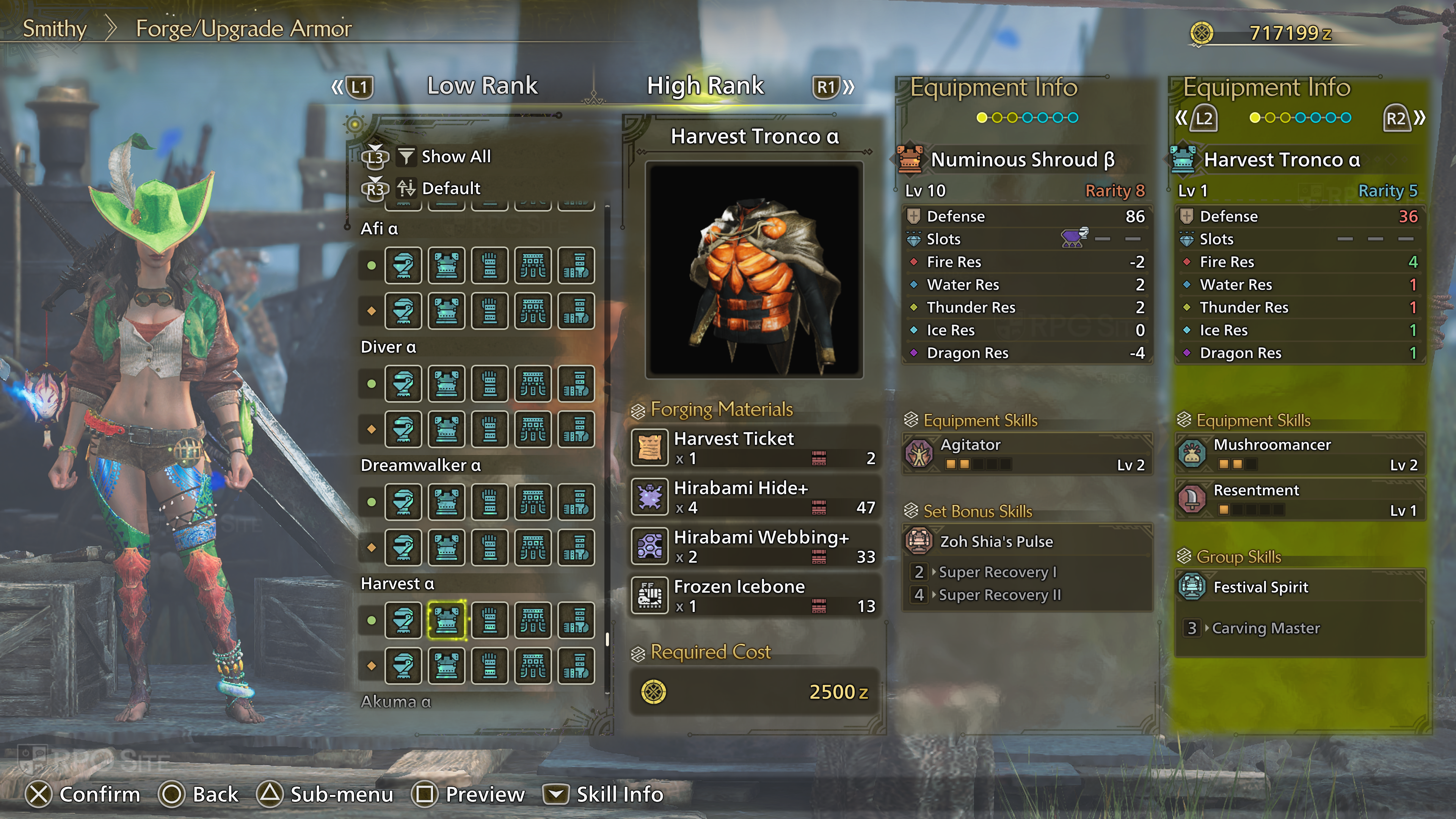Click the Harvest Tronco α armor preview image
The width and height of the screenshot is (1456, 819).
point(754,270)
